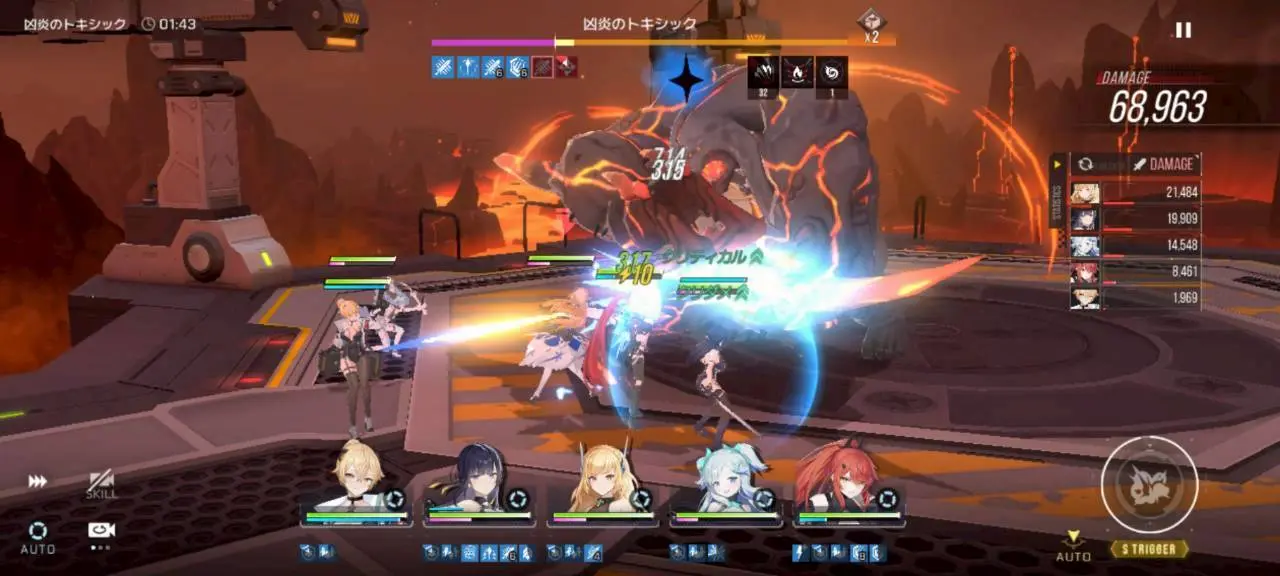Screen dimensions: 1280x576
Task: View the top damage dealer's row
Action: tap(1135, 193)
